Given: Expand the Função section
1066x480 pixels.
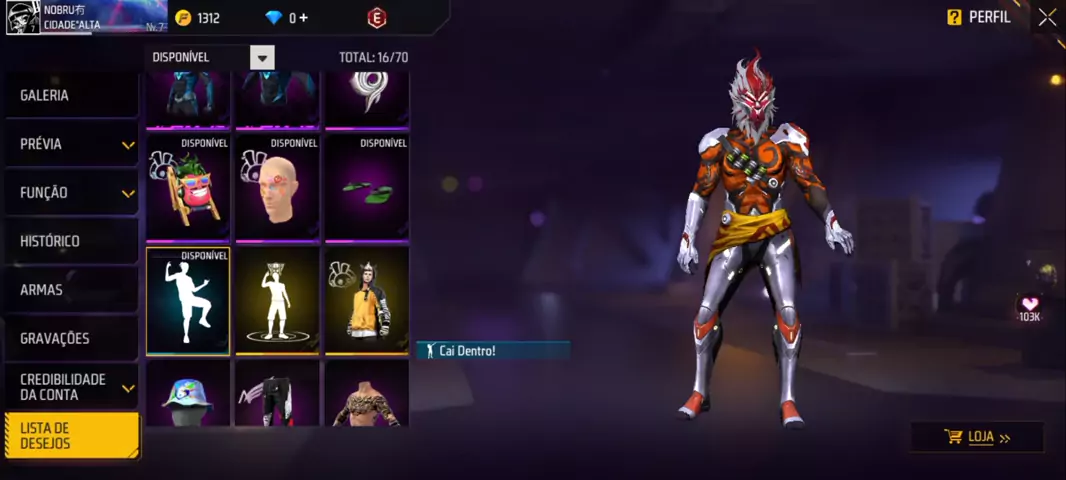Looking at the screenshot, I should 70,193.
